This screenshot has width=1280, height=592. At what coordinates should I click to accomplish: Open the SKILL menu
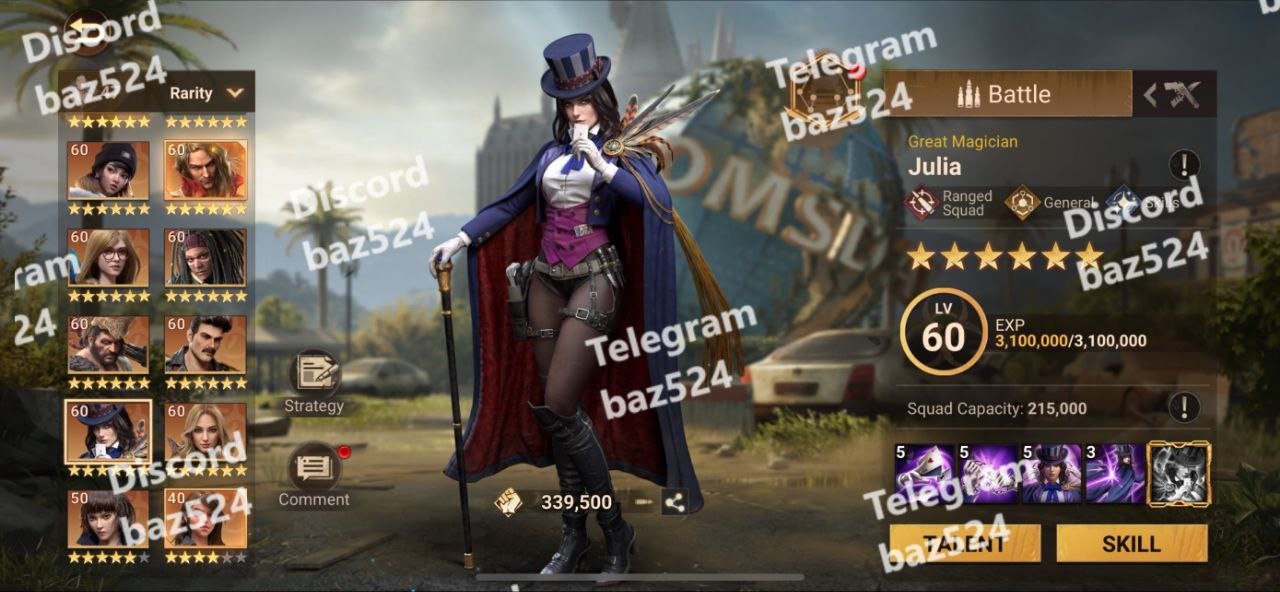click(x=1131, y=544)
